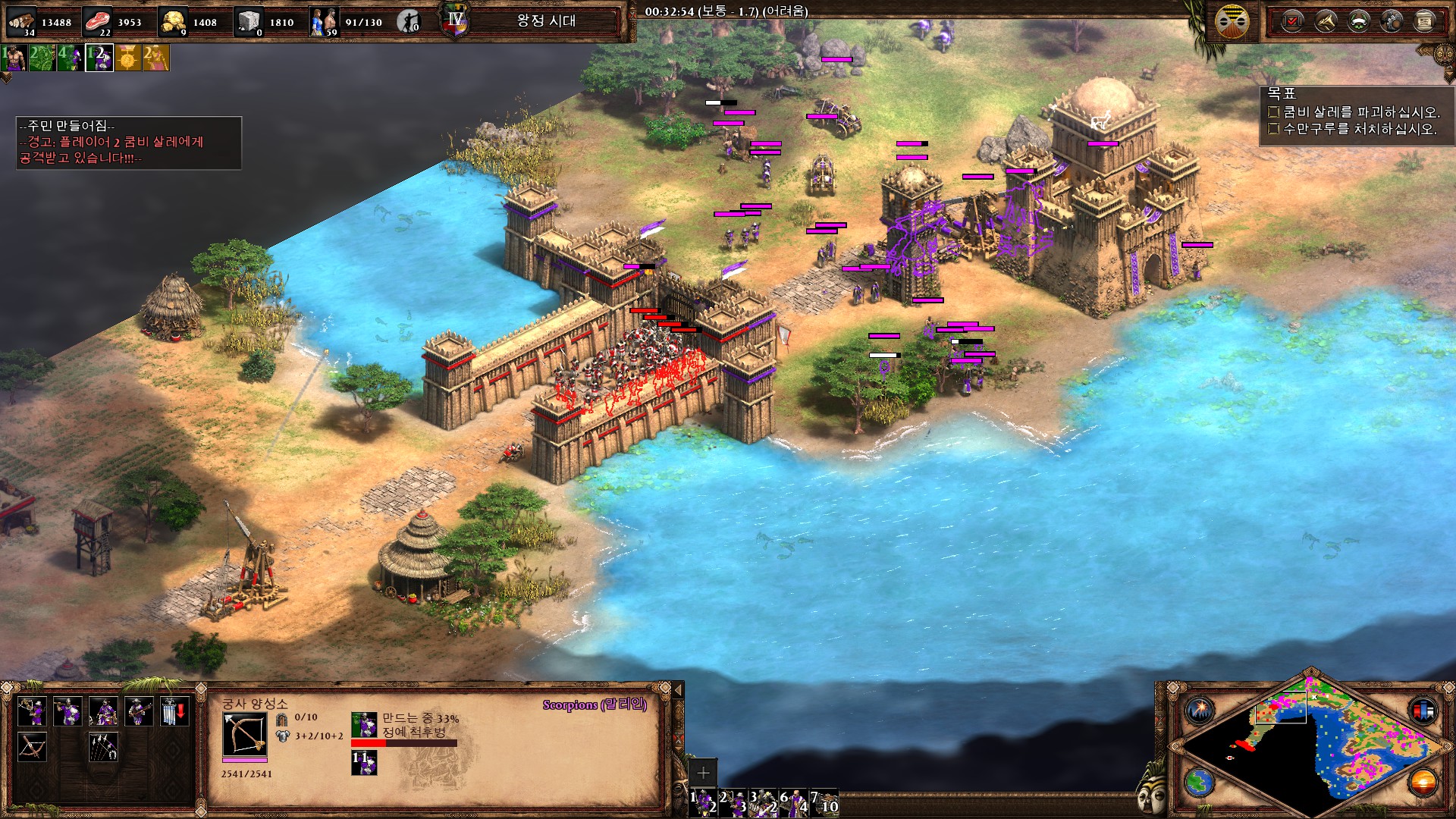Open the chat horn button
The width and height of the screenshot is (1456, 819).
tap(1326, 21)
